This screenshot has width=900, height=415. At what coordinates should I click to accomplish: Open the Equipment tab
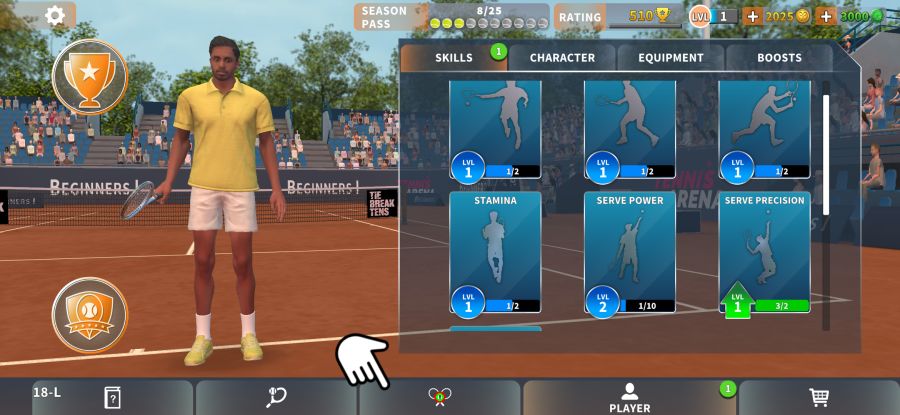tap(671, 58)
